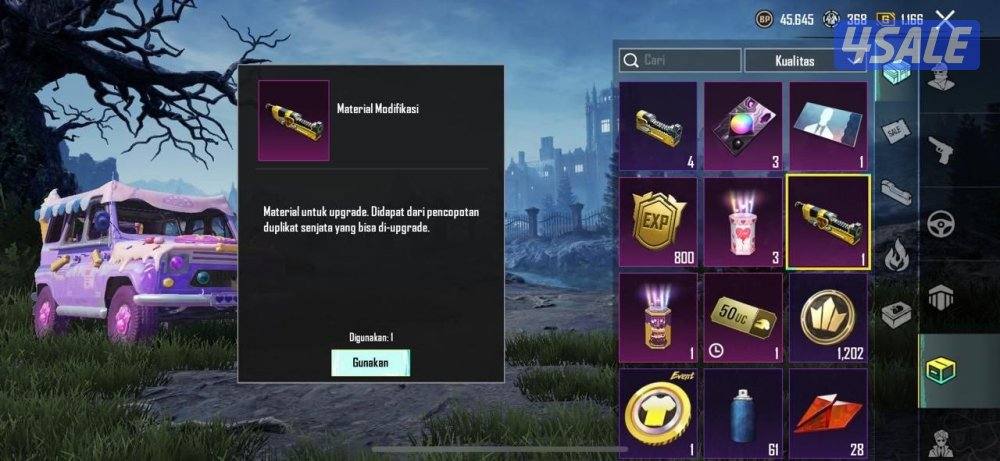Select the 800 EXP badge slot
The height and width of the screenshot is (461, 1000).
[657, 221]
